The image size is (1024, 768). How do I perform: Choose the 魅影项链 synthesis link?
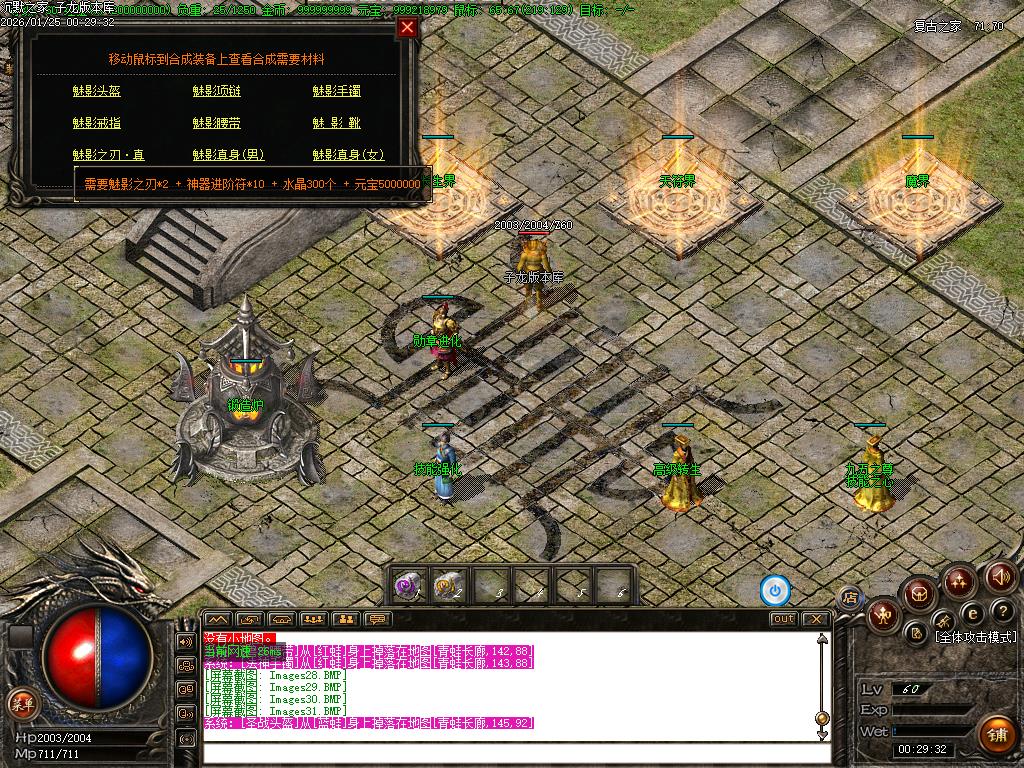pyautogui.click(x=216, y=91)
